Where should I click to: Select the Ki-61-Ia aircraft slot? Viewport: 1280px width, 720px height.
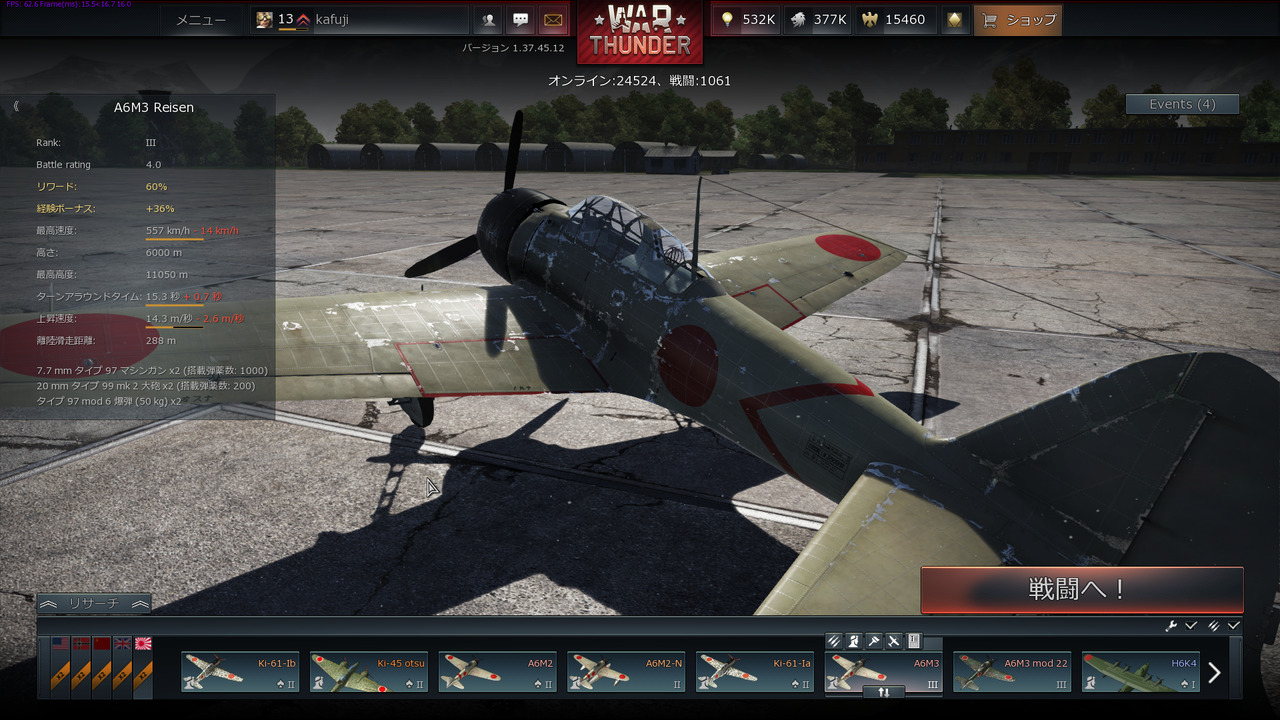755,672
